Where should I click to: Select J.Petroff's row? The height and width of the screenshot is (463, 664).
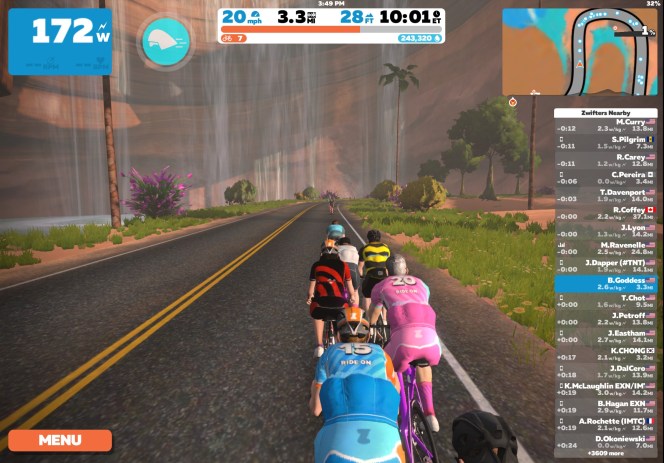(605, 318)
